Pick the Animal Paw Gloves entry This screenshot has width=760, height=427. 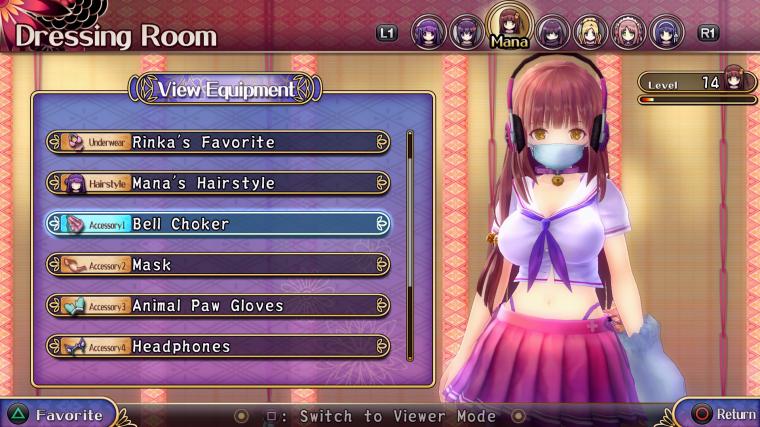tap(218, 306)
